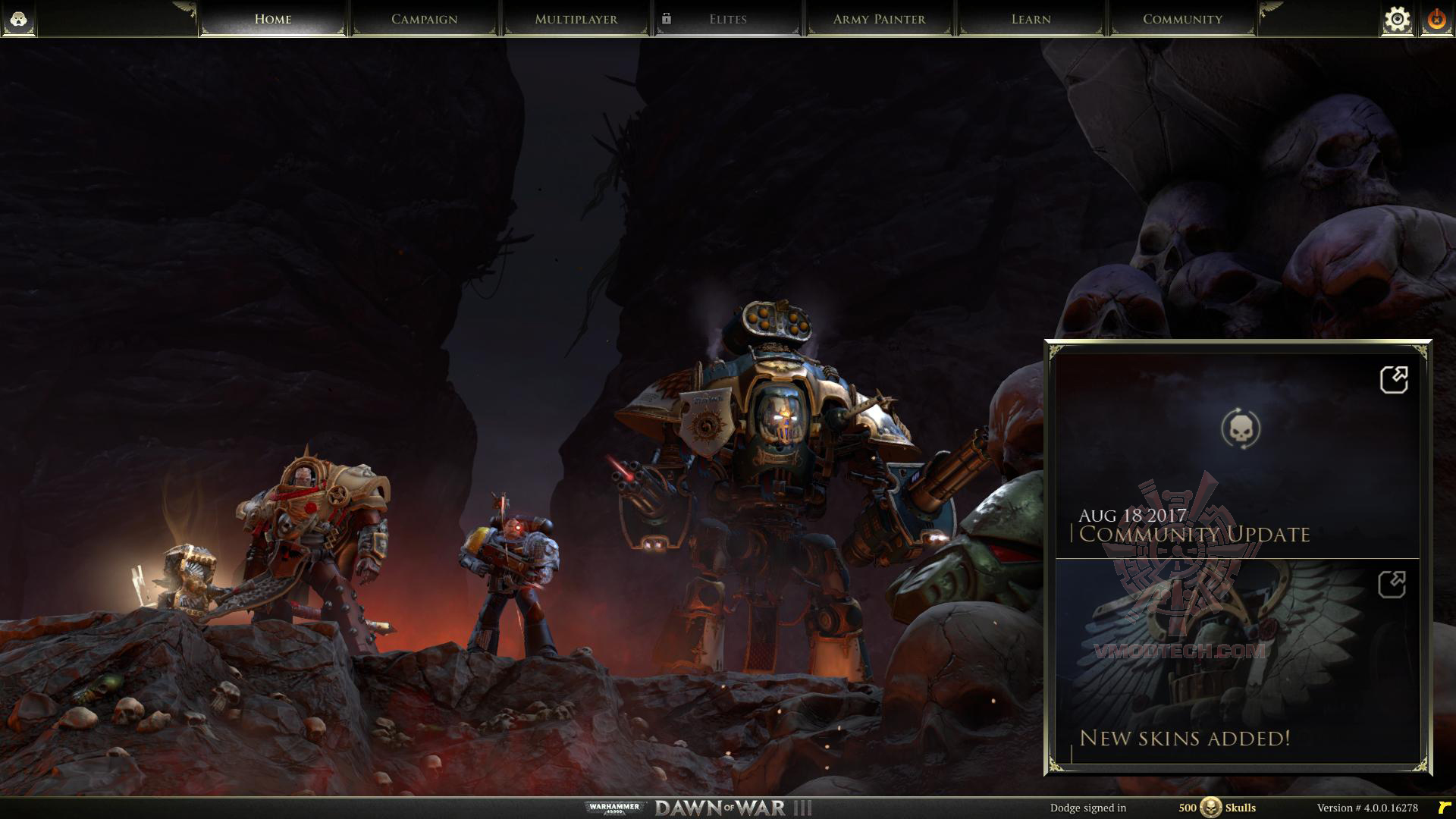Open the Home tab
Viewport: 1456px width, 819px height.
coord(273,19)
